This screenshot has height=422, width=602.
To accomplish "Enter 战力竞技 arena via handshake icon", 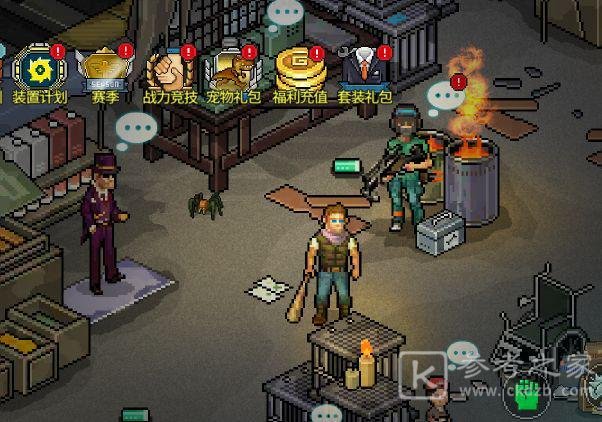I will click(169, 68).
